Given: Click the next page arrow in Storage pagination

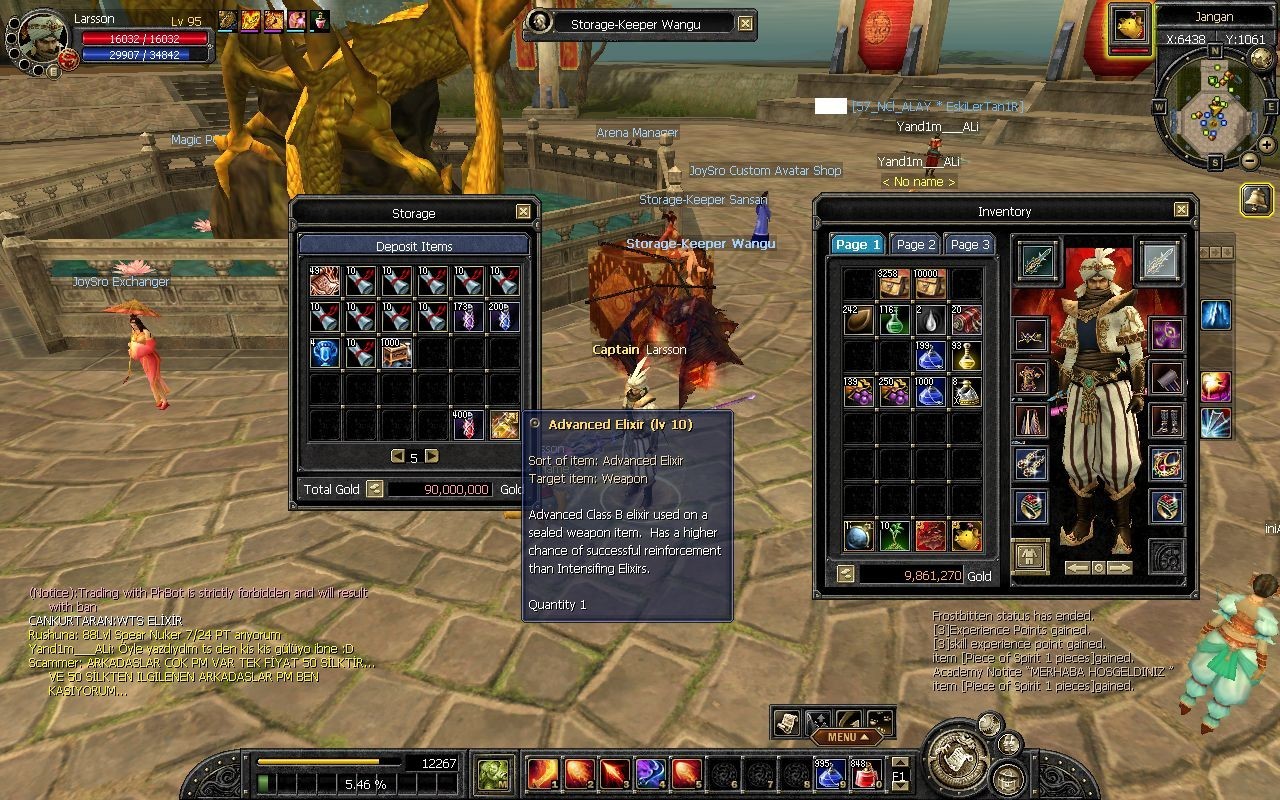Looking at the screenshot, I should [x=430, y=455].
